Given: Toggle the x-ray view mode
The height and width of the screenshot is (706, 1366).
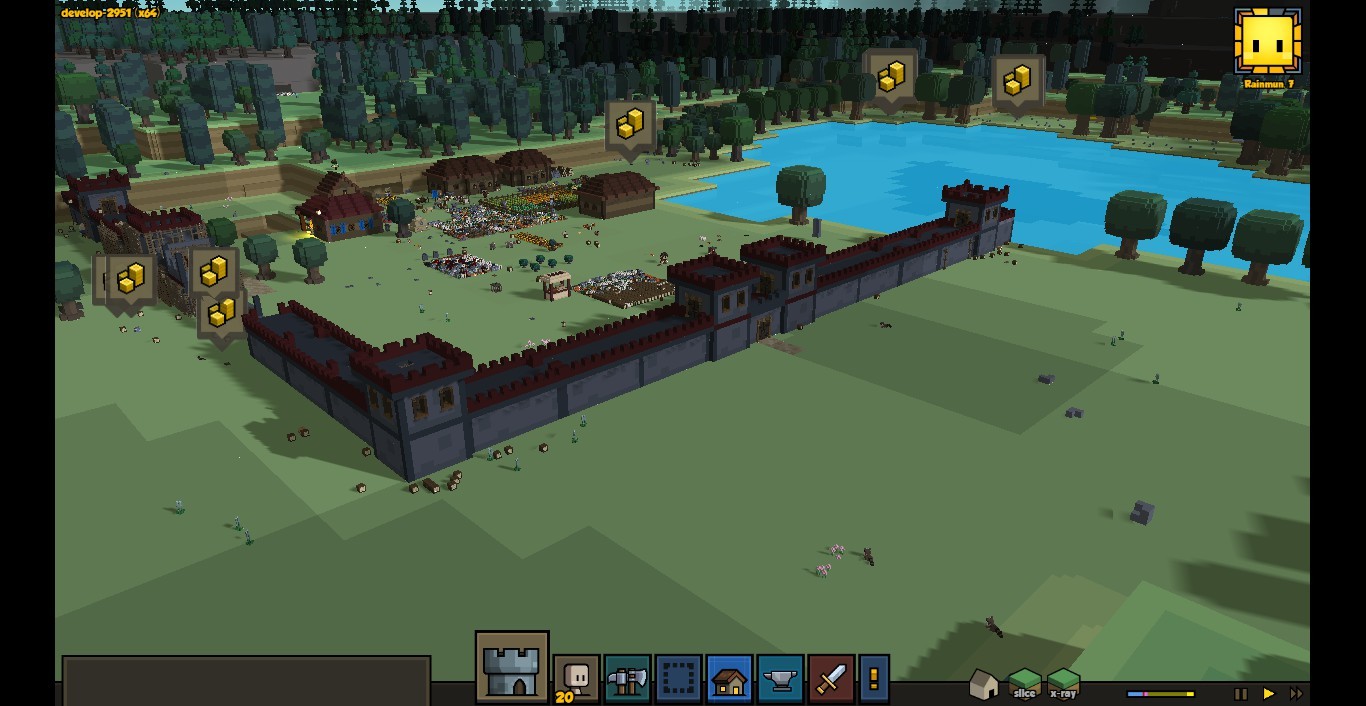Looking at the screenshot, I should tap(1063, 684).
